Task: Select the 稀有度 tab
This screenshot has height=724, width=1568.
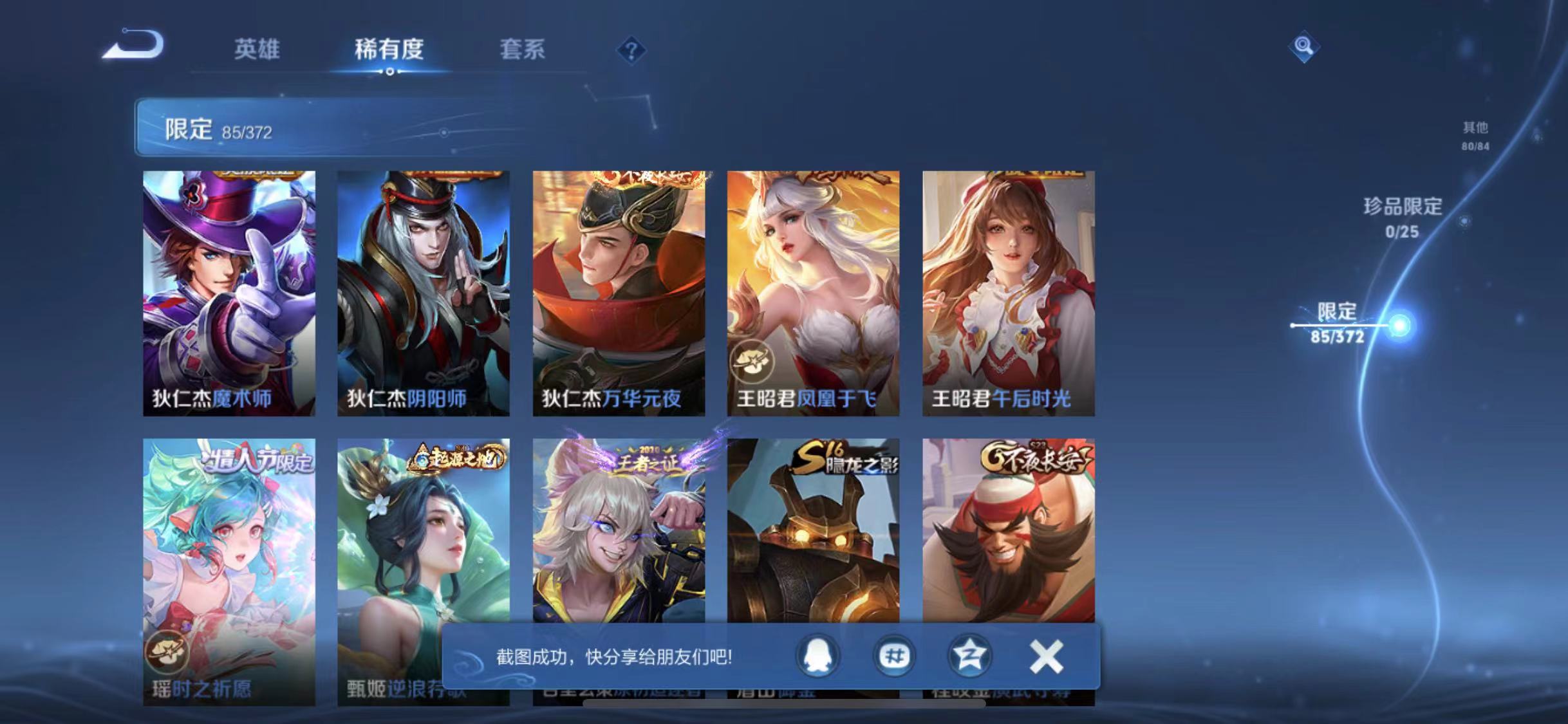Action: [x=389, y=51]
